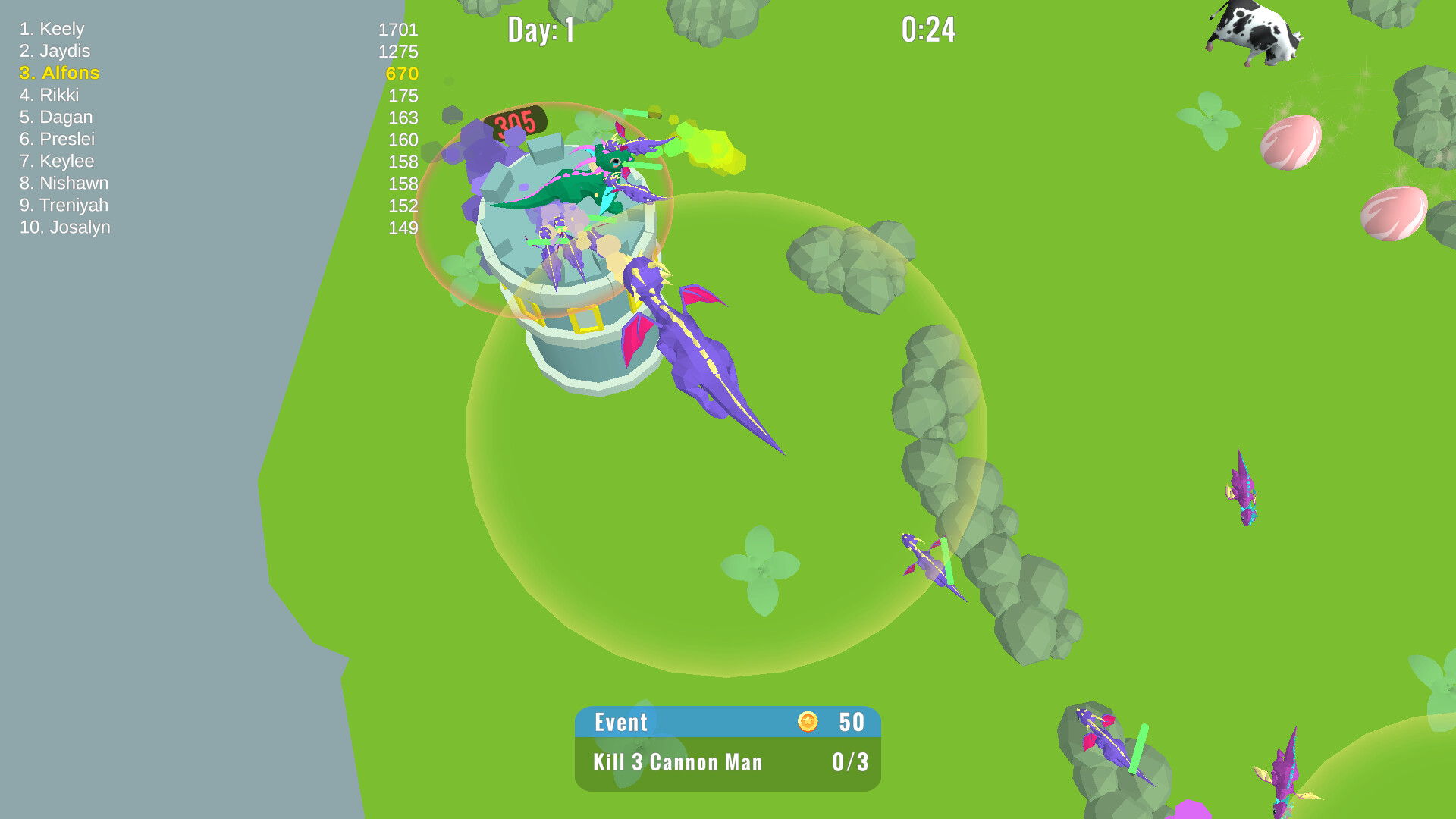Click the 0:24 match timer
1456x819 pixels.
coord(930,30)
